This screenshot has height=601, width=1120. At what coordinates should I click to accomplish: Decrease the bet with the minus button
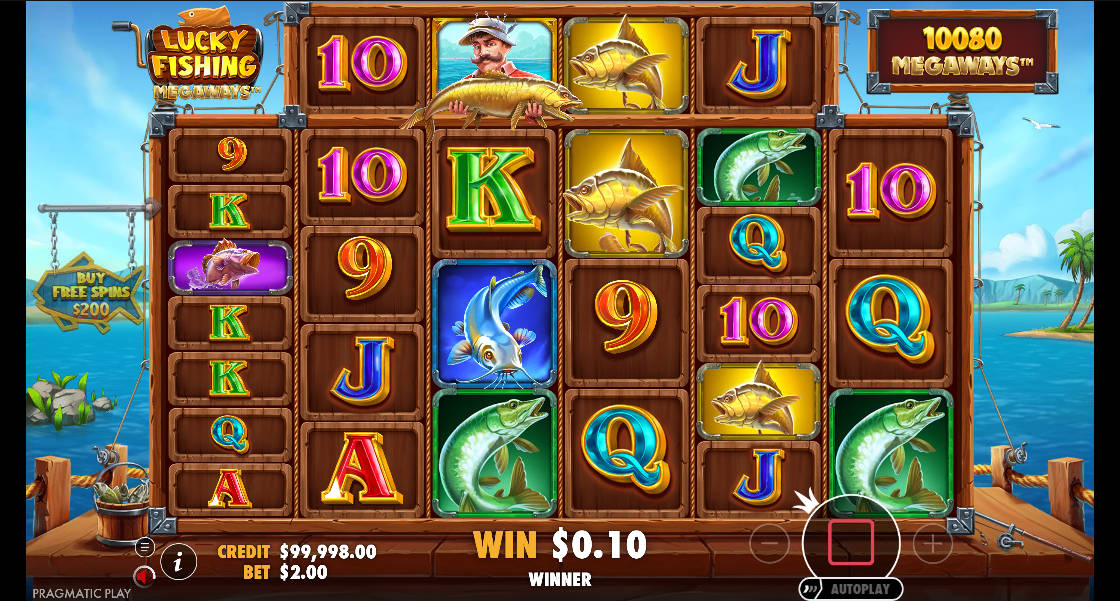click(770, 543)
